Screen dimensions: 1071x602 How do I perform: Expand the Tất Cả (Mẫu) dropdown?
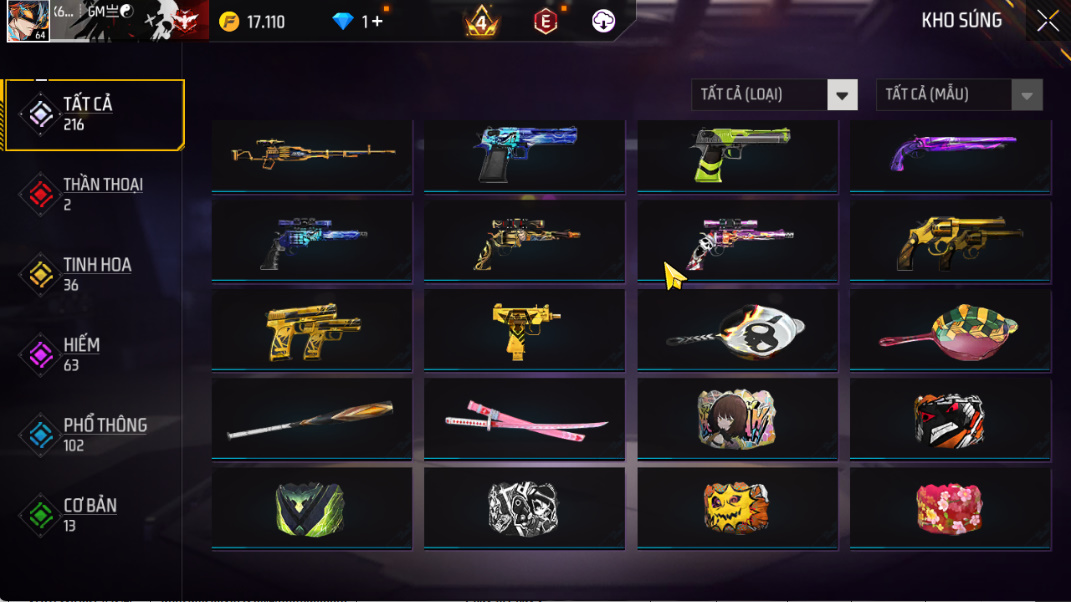[959, 95]
